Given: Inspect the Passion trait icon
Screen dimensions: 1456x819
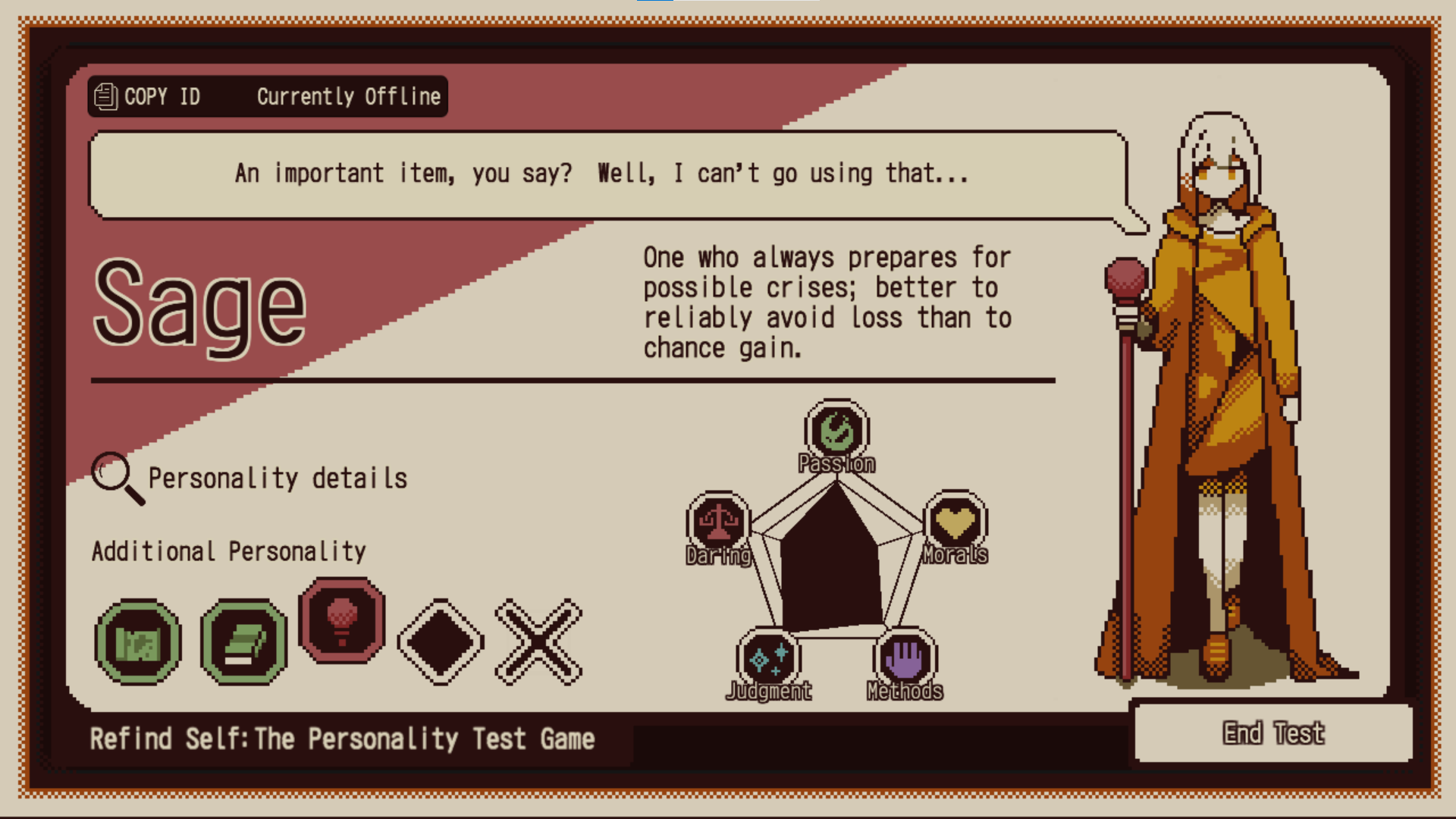Looking at the screenshot, I should 837,431.
